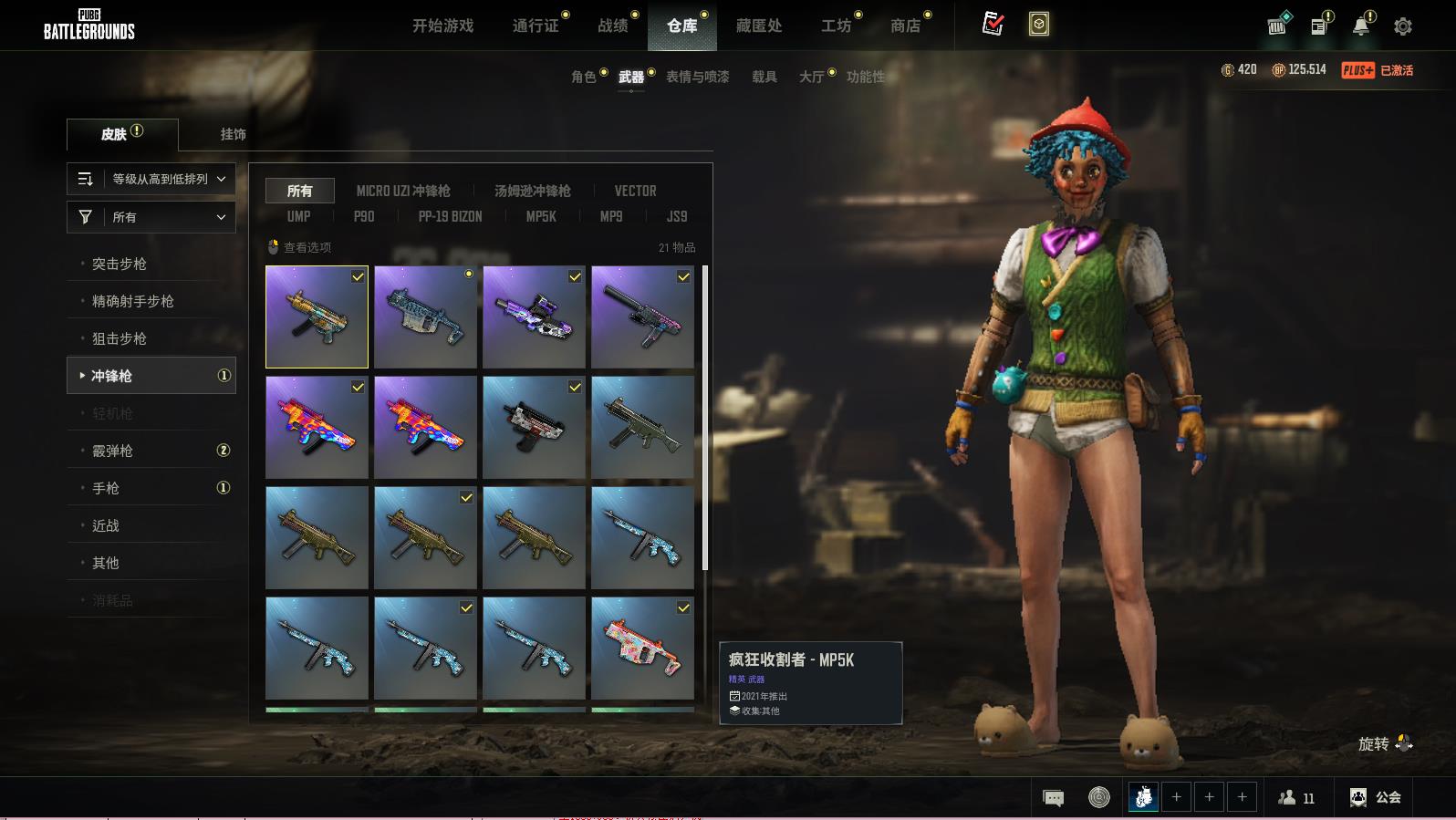The width and height of the screenshot is (1456, 820).
Task: Open the 商店 shop tab
Action: click(x=905, y=26)
